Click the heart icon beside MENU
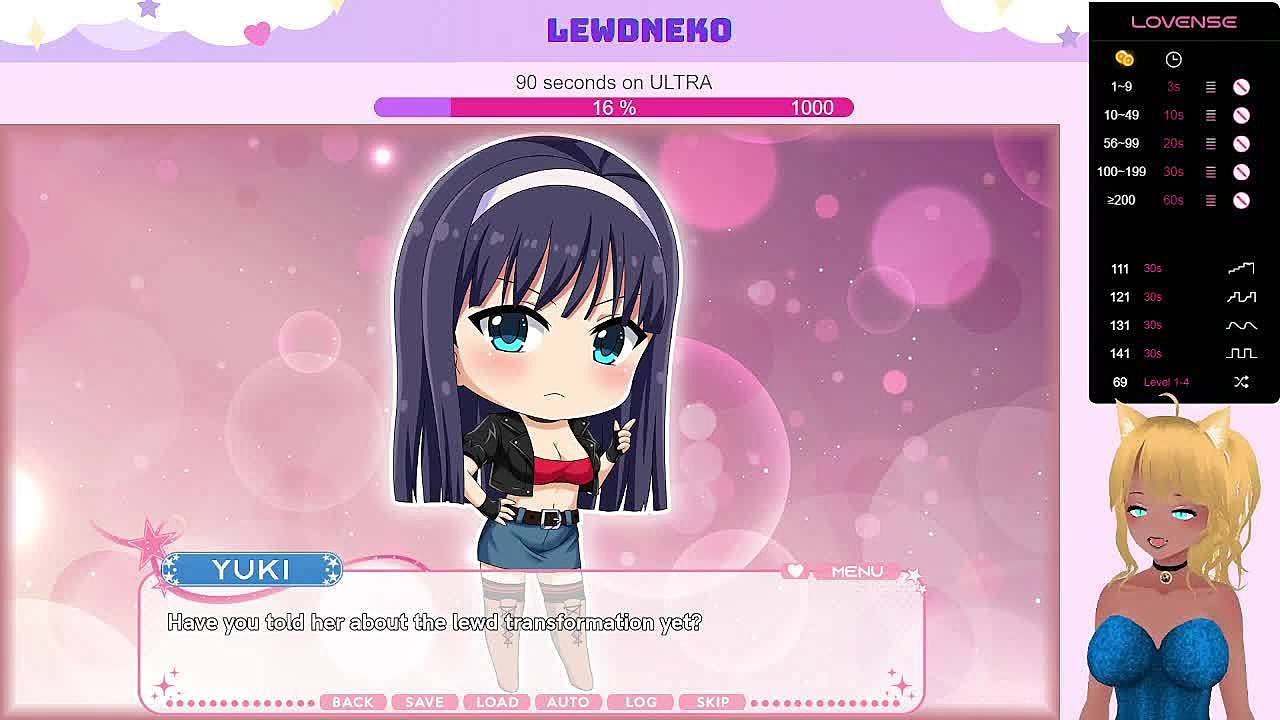This screenshot has width=1280, height=720. point(795,571)
